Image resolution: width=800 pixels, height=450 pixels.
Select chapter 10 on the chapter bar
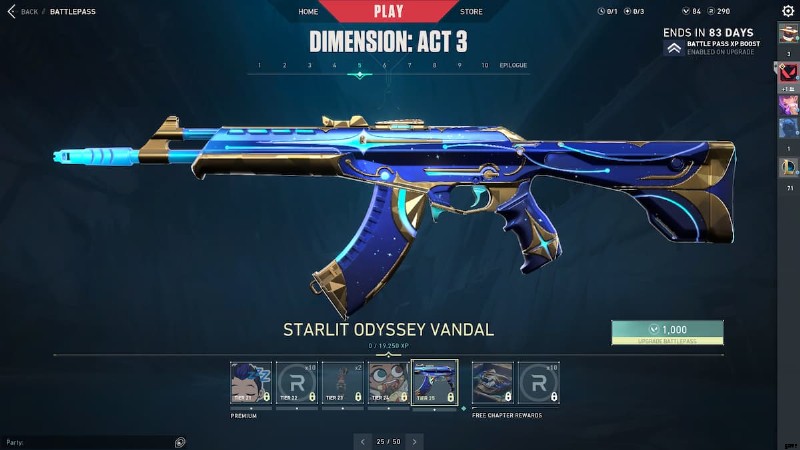484,65
